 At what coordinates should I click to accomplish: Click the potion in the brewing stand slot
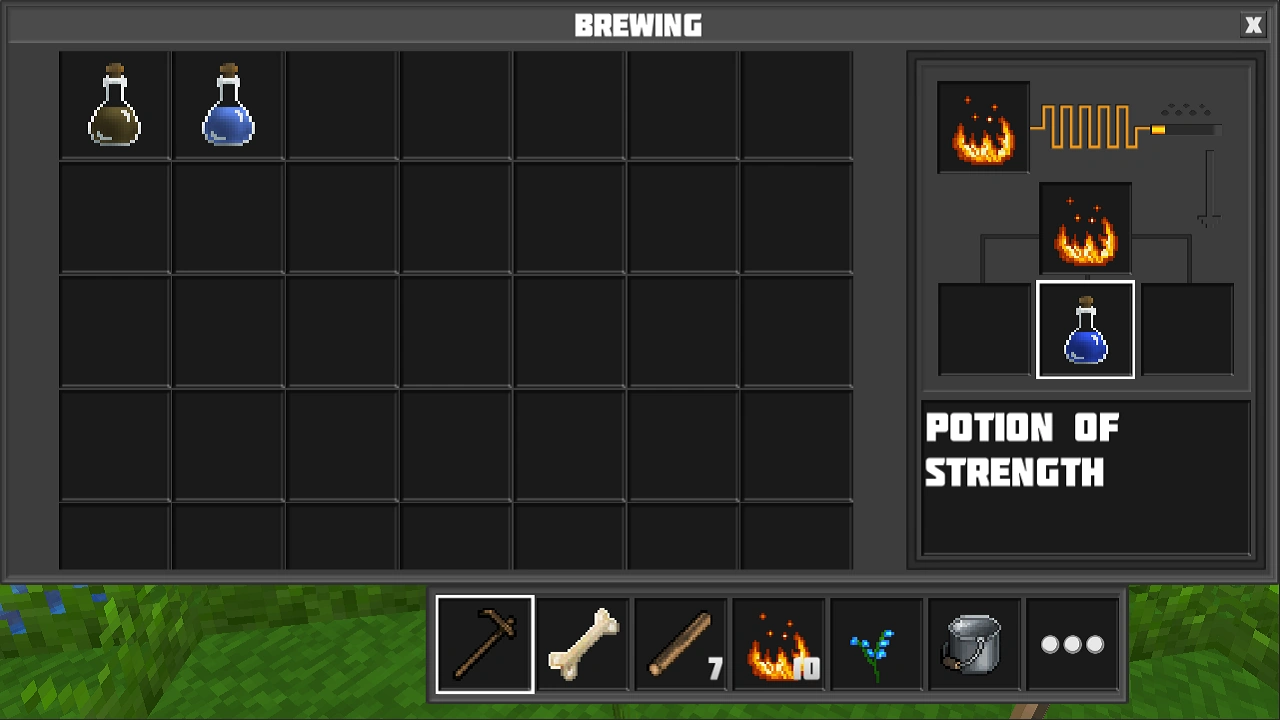[x=1086, y=330]
